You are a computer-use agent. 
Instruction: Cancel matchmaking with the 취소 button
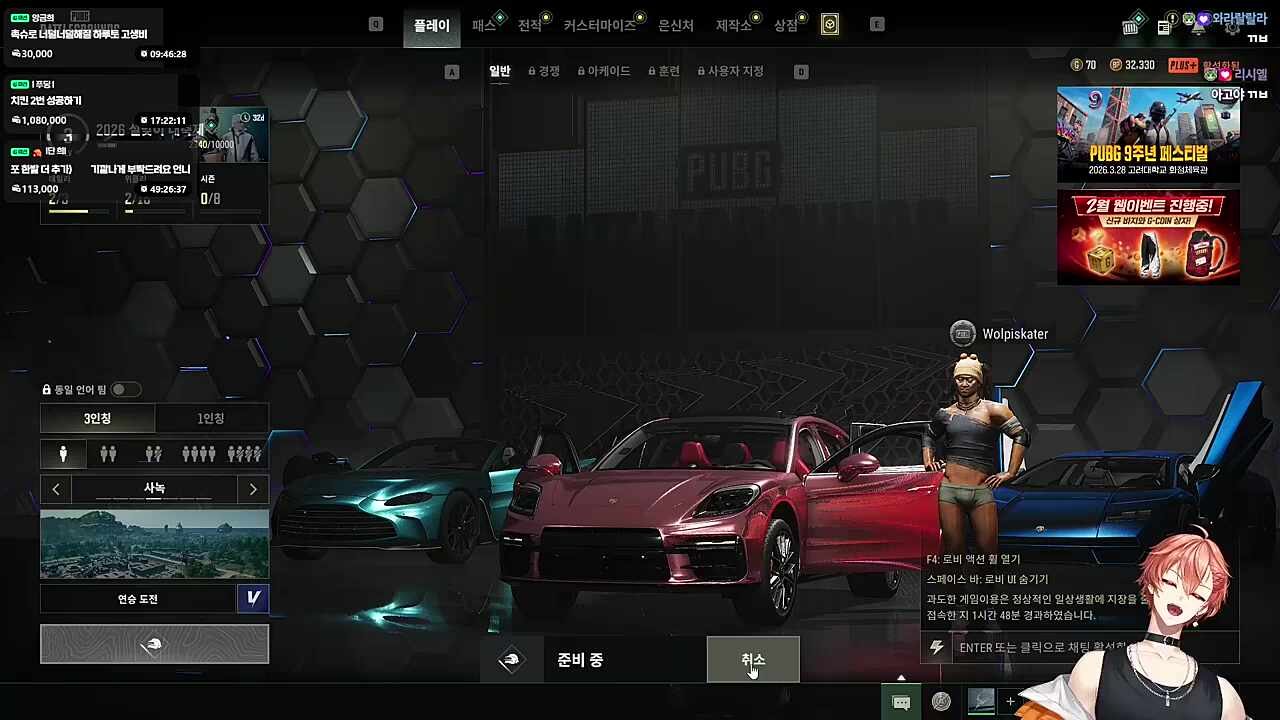[753, 659]
